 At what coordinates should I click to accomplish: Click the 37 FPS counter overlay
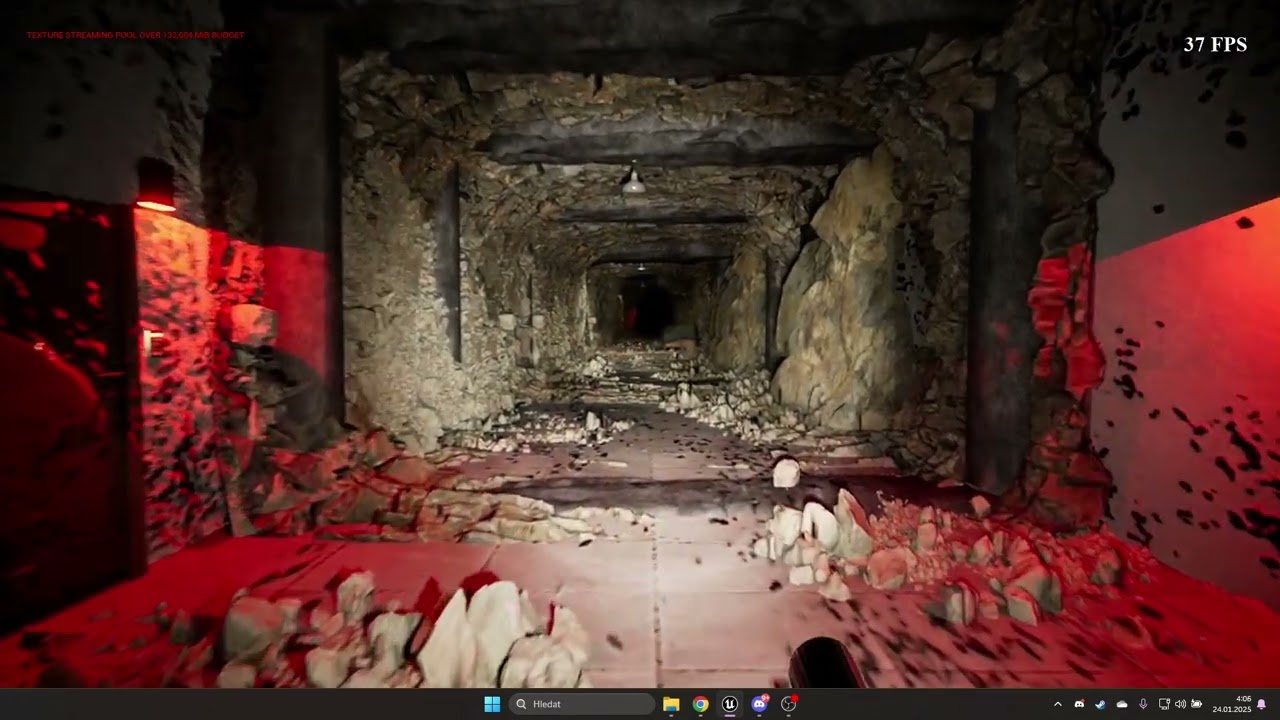click(1216, 45)
